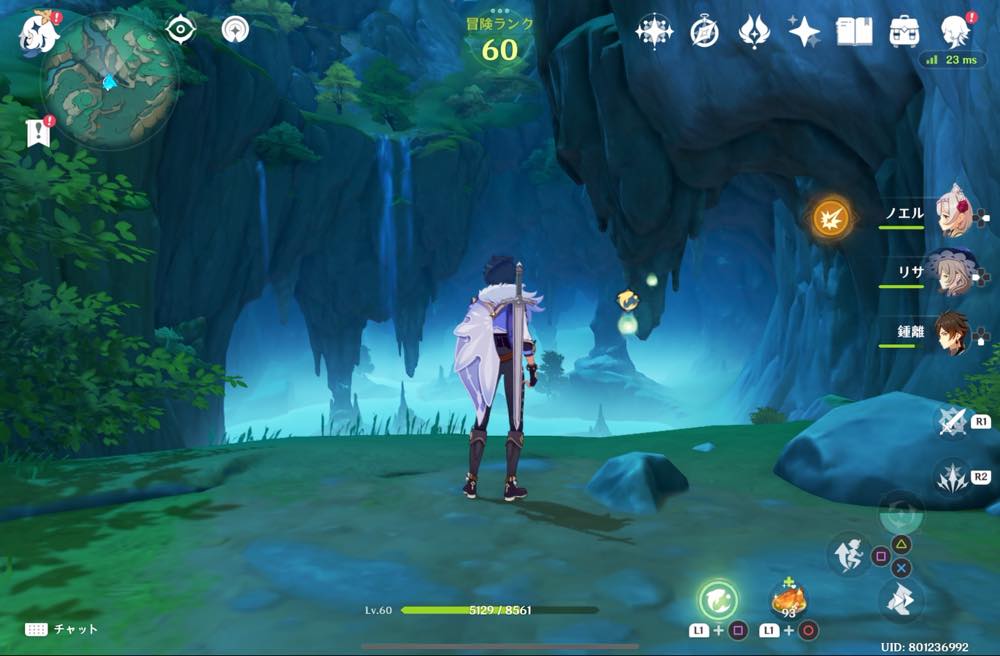
Task: Use the food item with 93 count
Action: tap(788, 600)
